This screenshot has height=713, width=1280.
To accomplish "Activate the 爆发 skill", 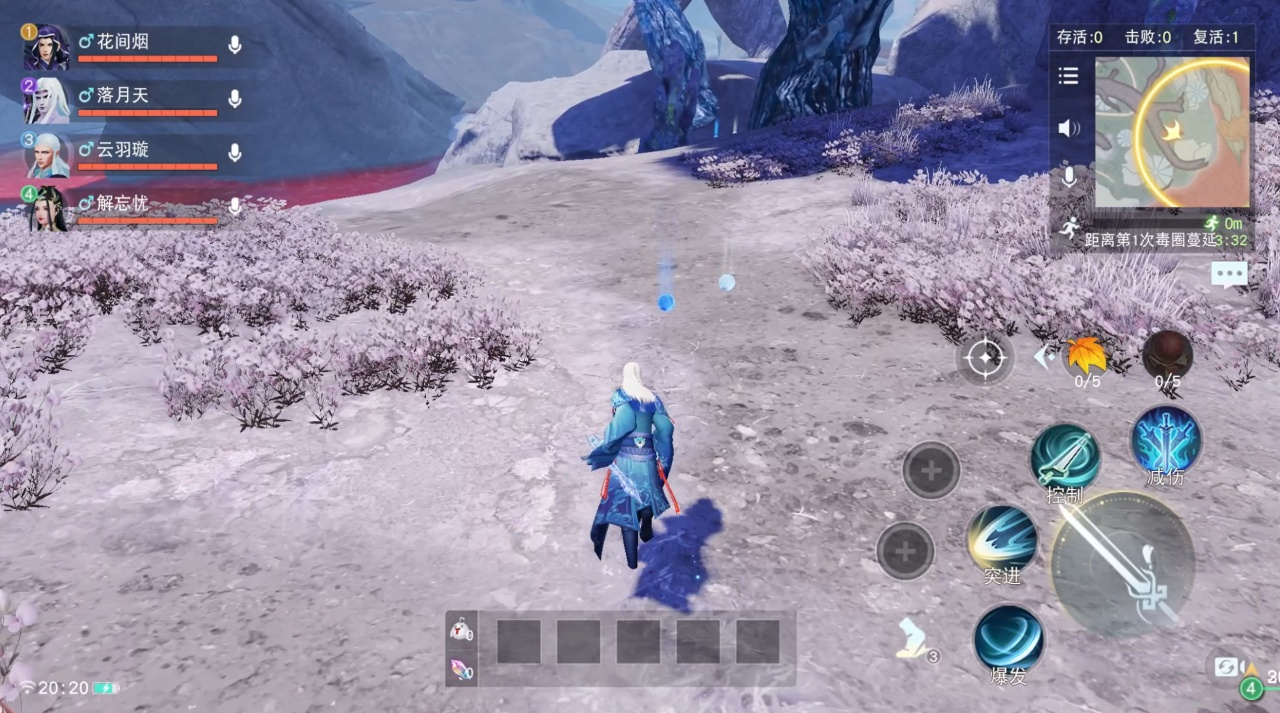I will [x=1008, y=639].
